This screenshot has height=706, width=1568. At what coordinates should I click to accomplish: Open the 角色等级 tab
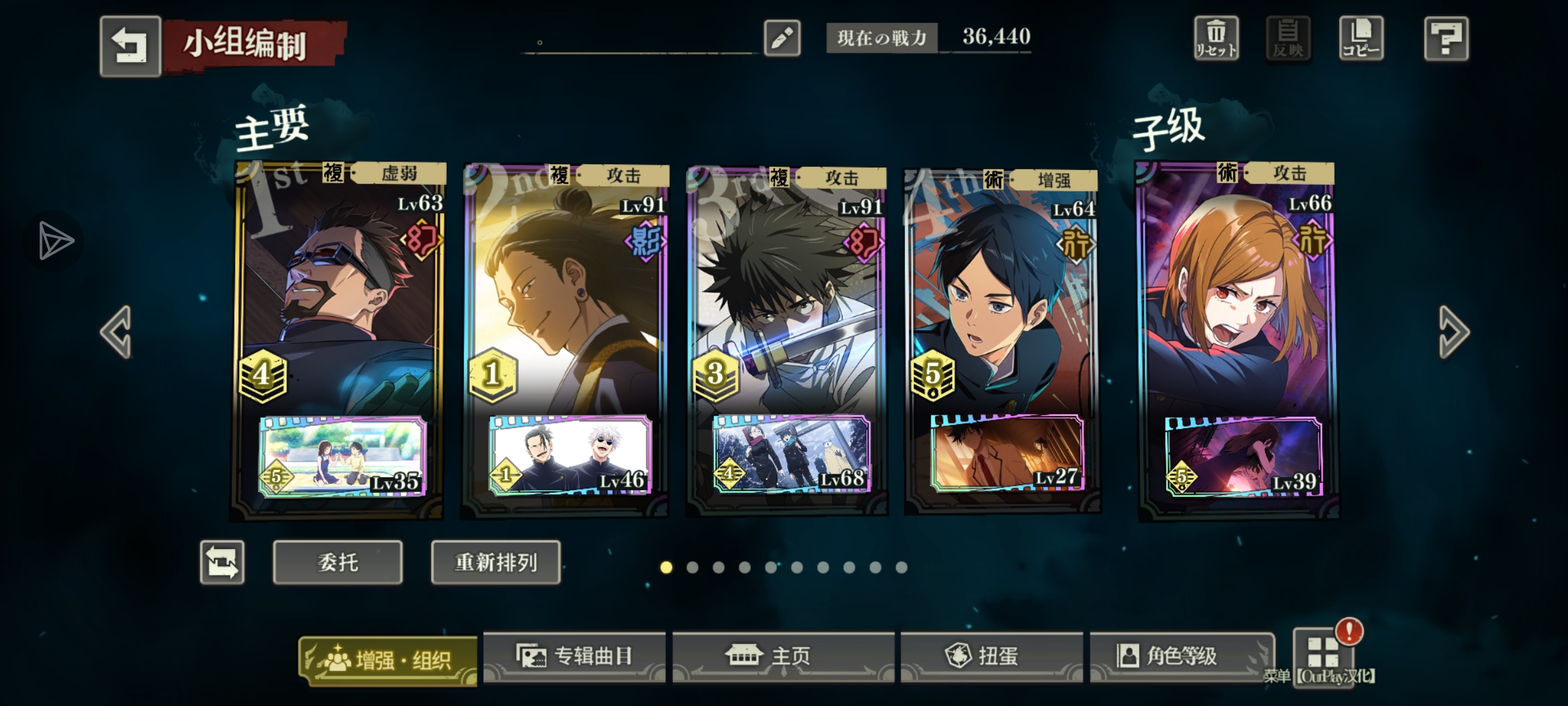pyautogui.click(x=1181, y=656)
